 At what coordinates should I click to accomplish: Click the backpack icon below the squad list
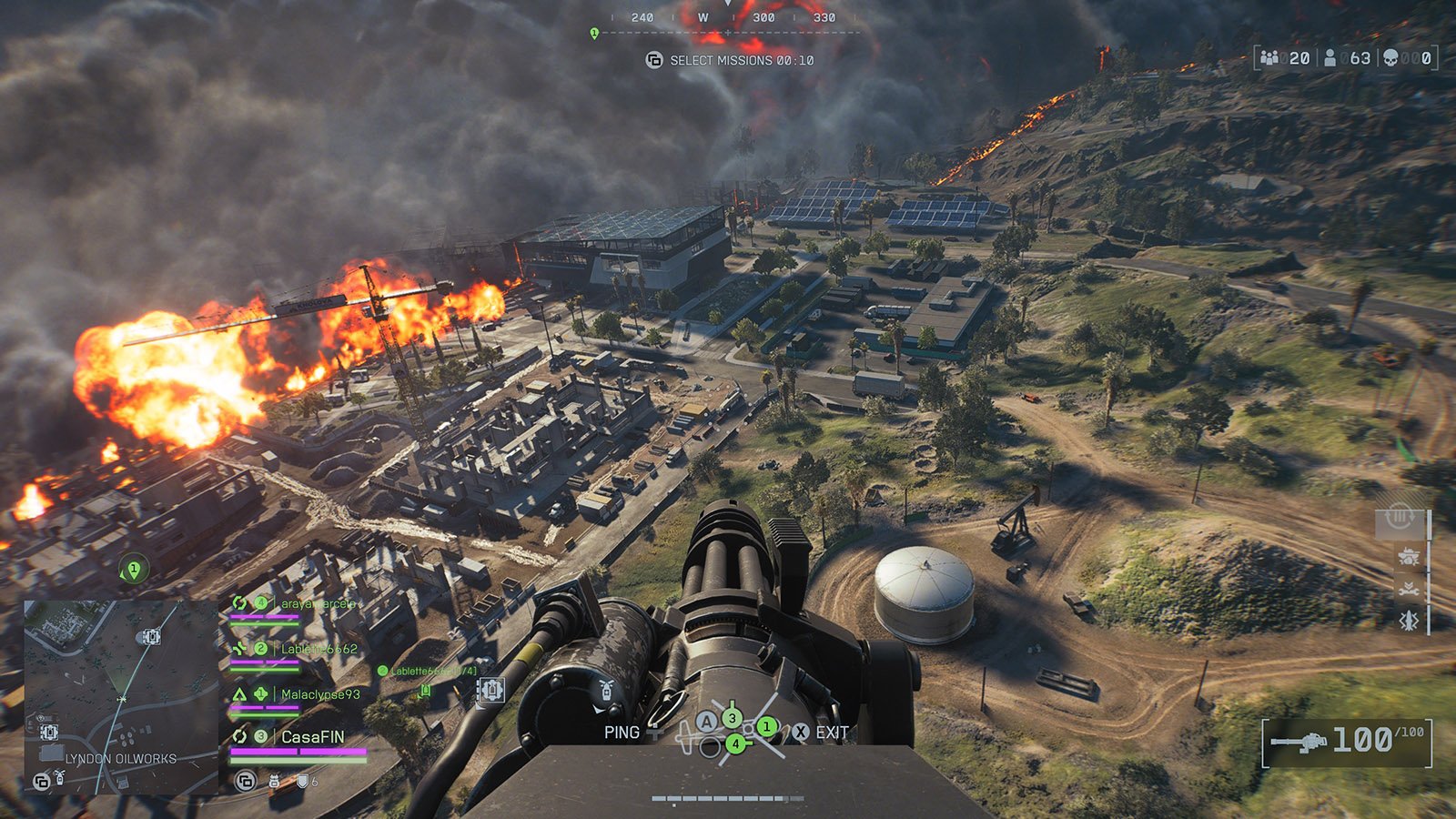(274, 781)
